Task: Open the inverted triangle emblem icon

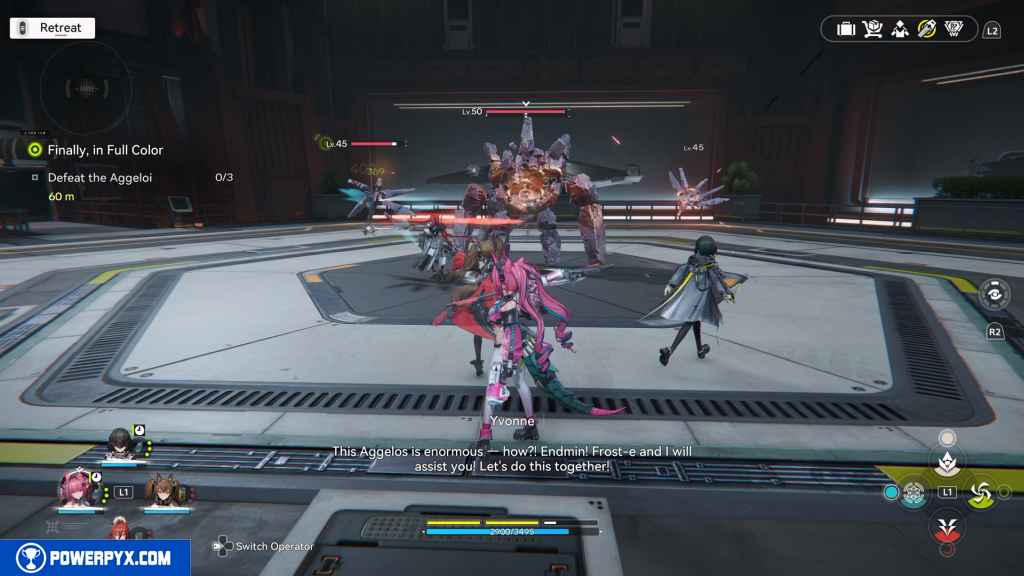Action: 954,29
